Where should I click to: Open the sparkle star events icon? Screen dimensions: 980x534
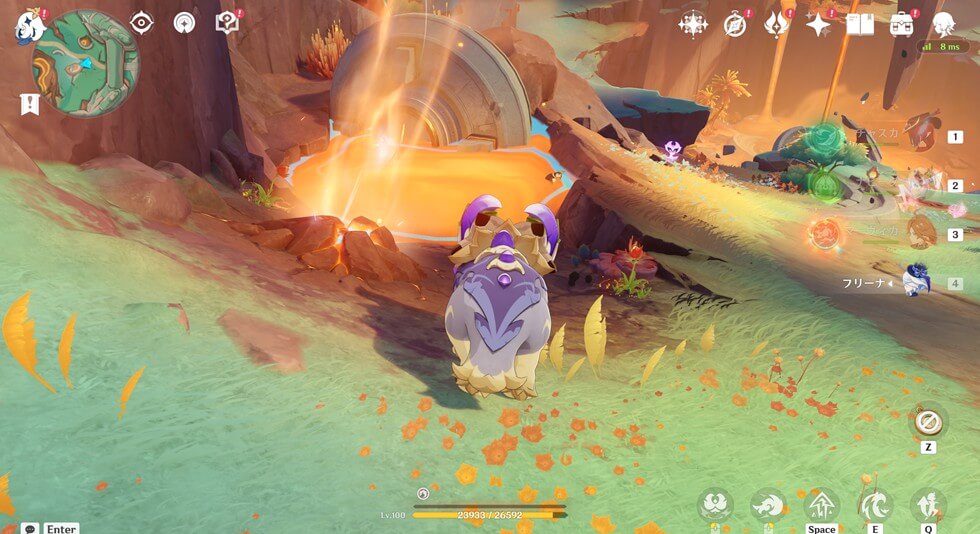(x=819, y=24)
